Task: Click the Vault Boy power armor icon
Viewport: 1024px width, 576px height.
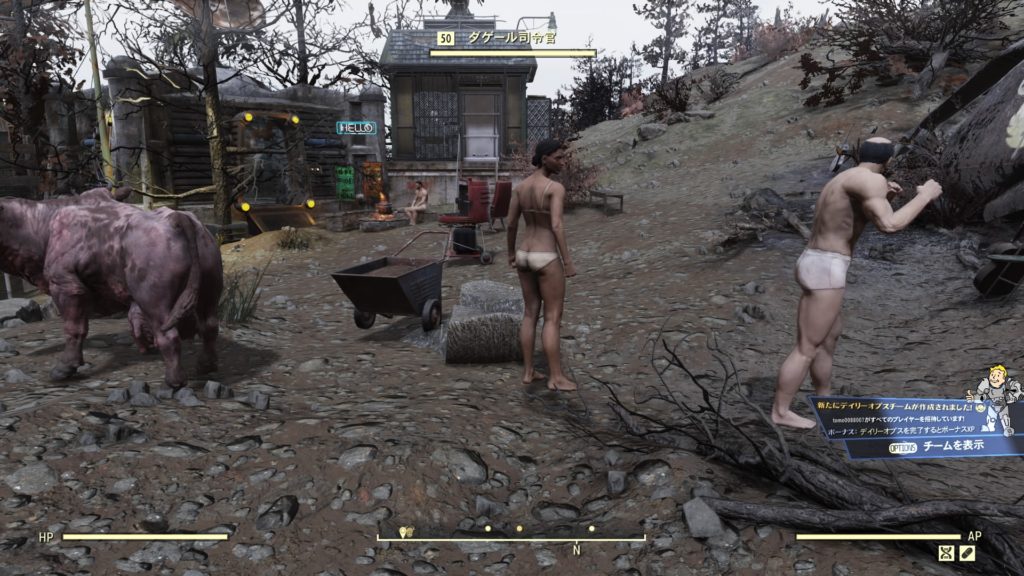Action: 996,401
